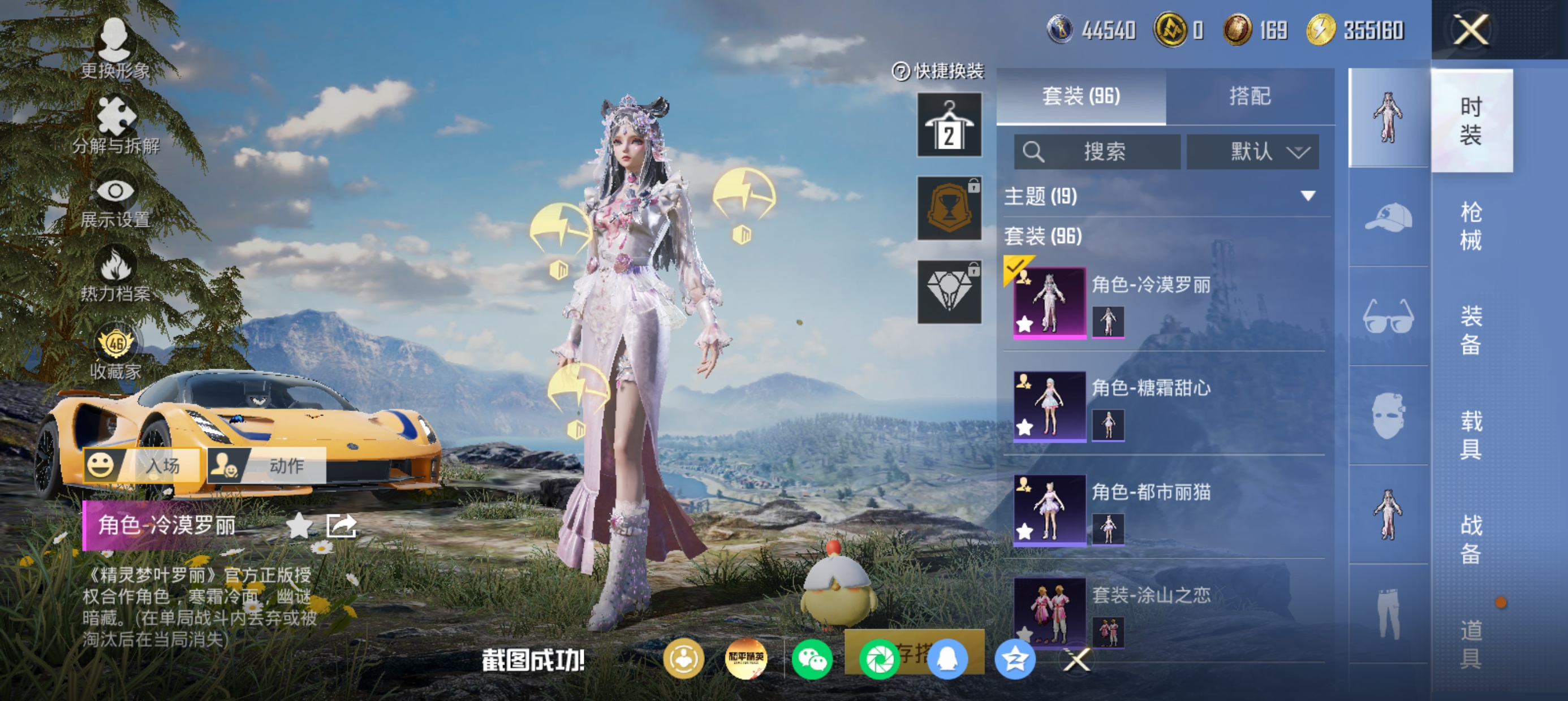Open the 默认 sorting dropdown
The image size is (1568, 701).
1253,152
